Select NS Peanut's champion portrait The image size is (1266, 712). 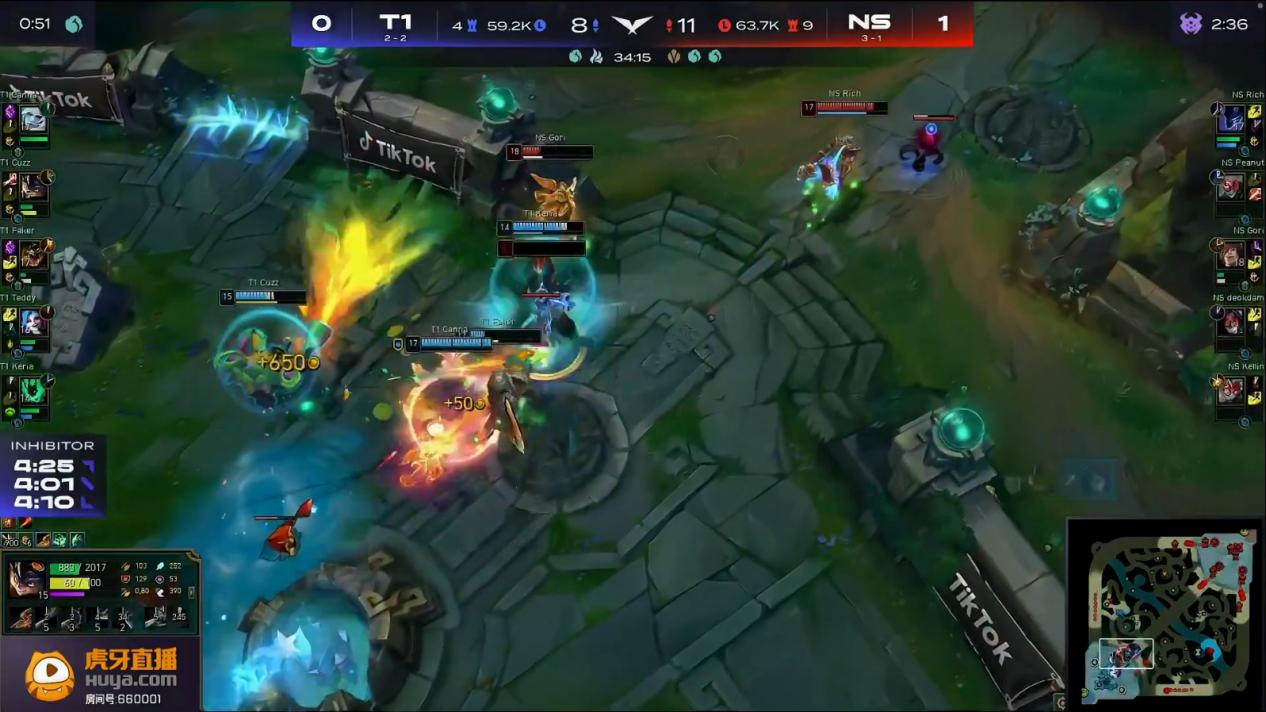(x=1230, y=187)
